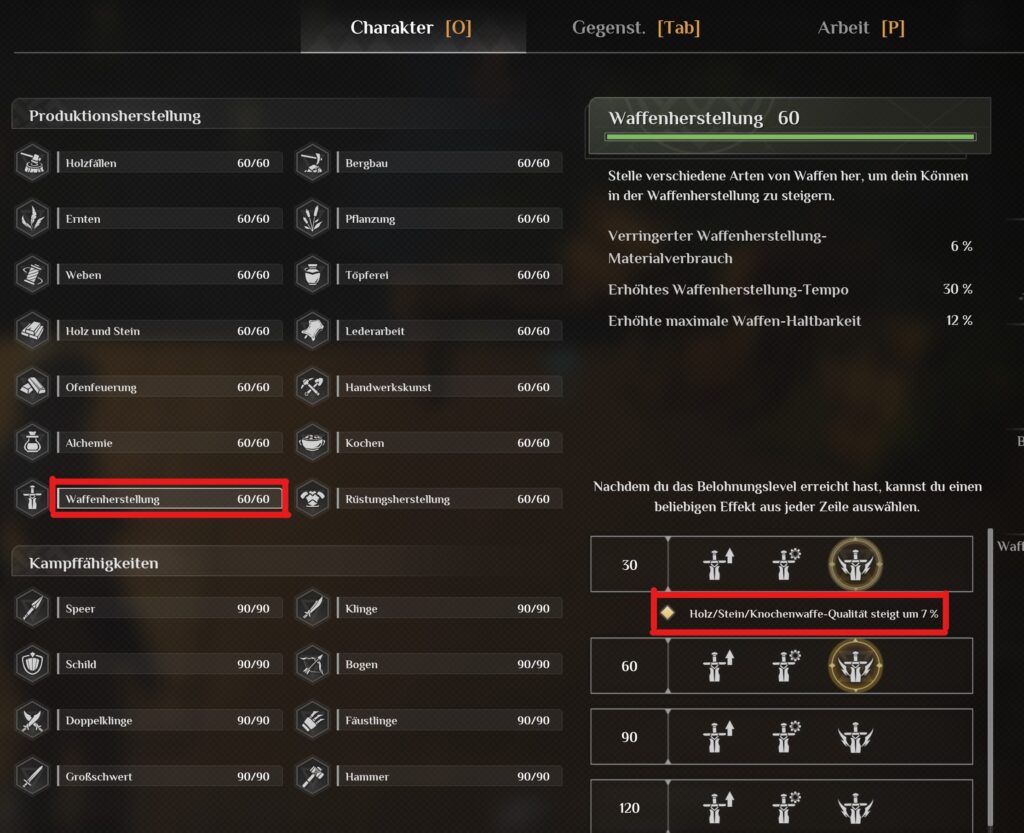Choose the Kochen skill
This screenshot has width=1024, height=833.
[447, 443]
